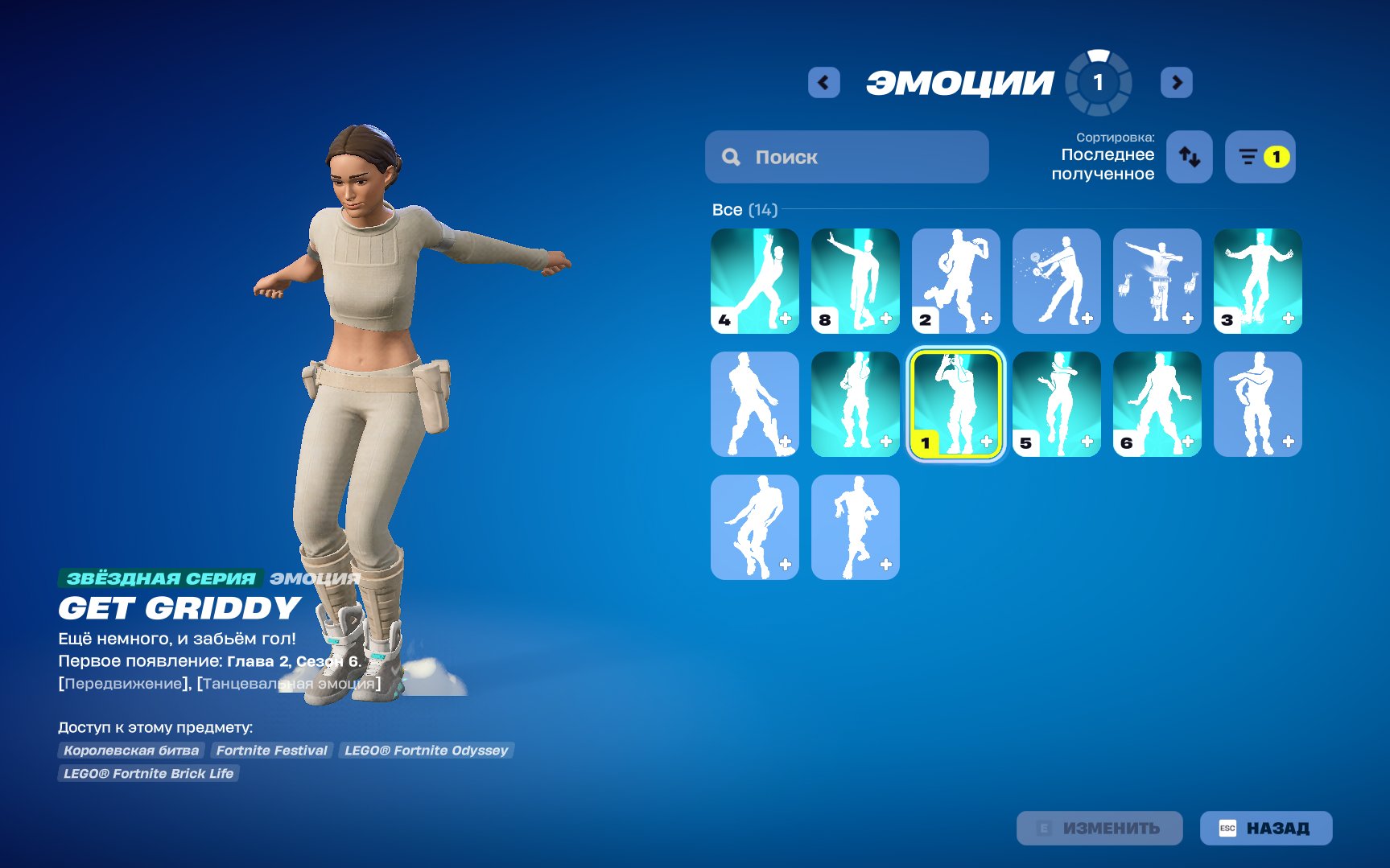Select the emote assigned to slot 6
The image size is (1390, 868).
(x=1157, y=404)
